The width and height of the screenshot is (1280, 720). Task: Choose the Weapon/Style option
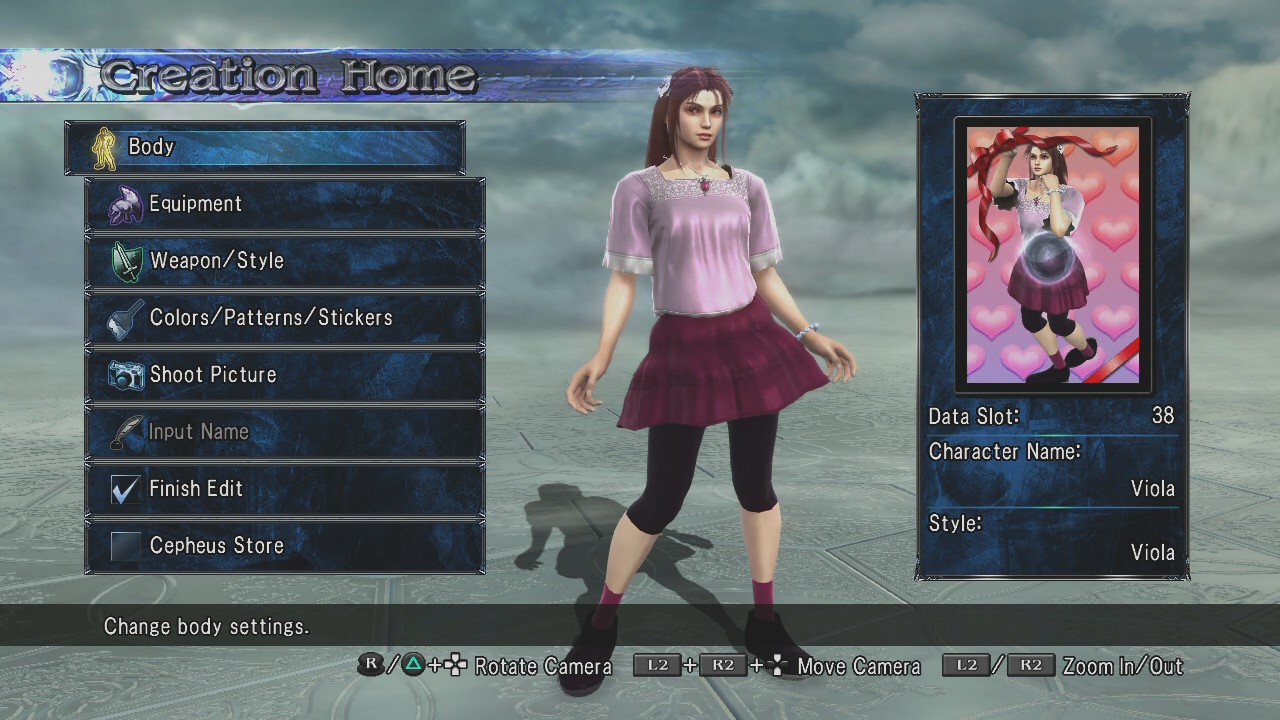tap(285, 261)
